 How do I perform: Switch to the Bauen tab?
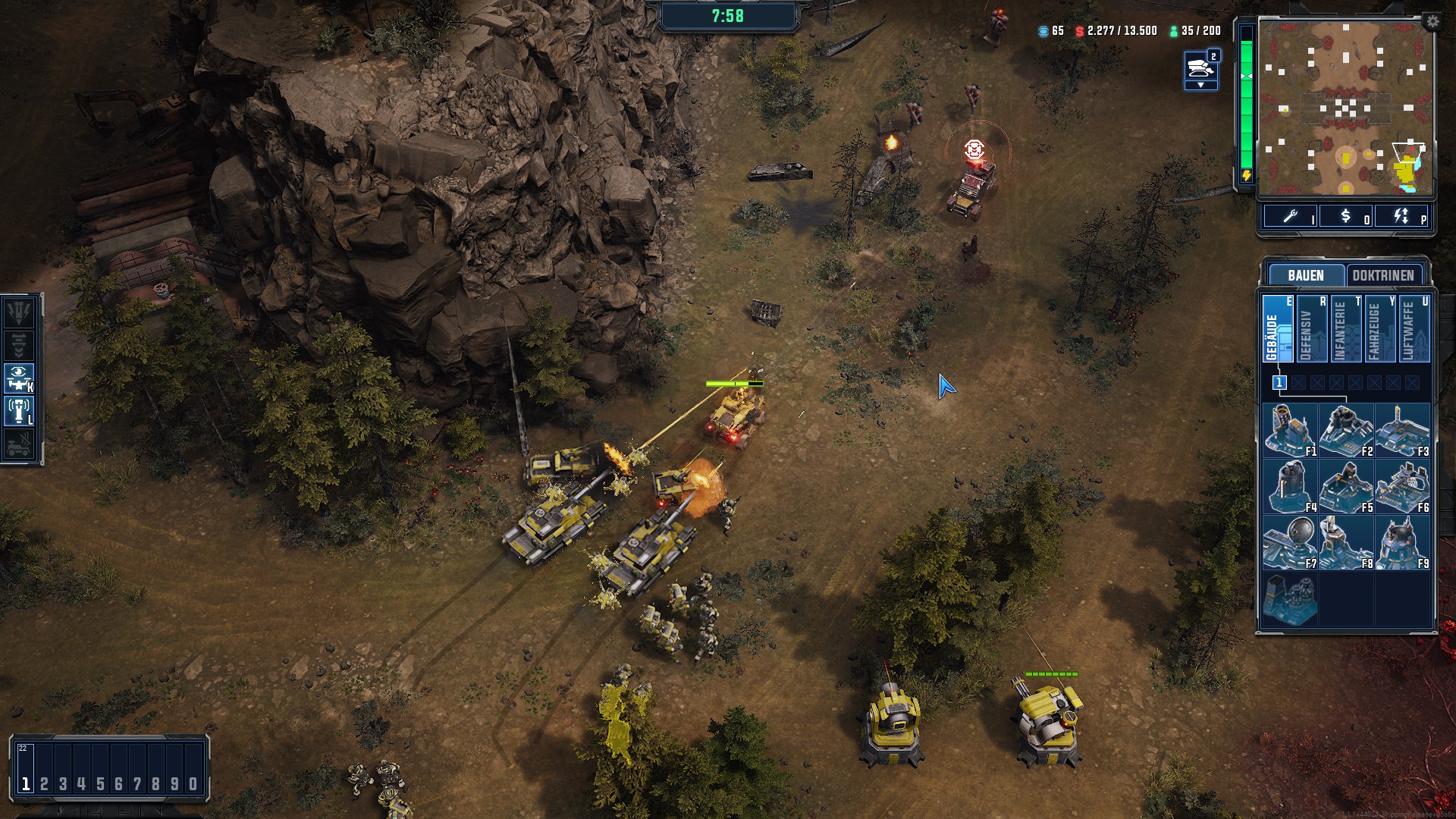[1305, 275]
